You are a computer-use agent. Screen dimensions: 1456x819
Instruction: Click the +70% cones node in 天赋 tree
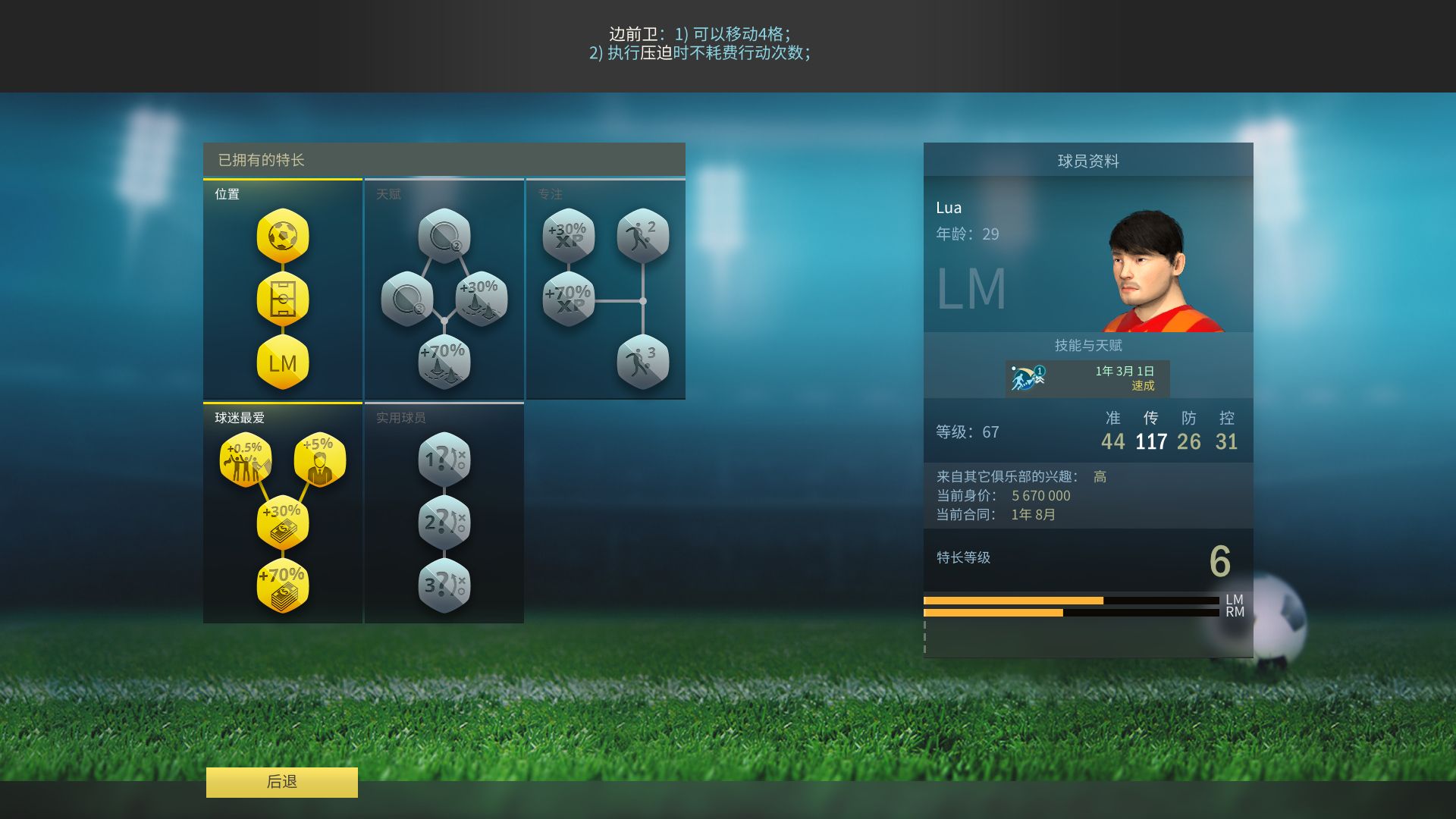coord(443,356)
